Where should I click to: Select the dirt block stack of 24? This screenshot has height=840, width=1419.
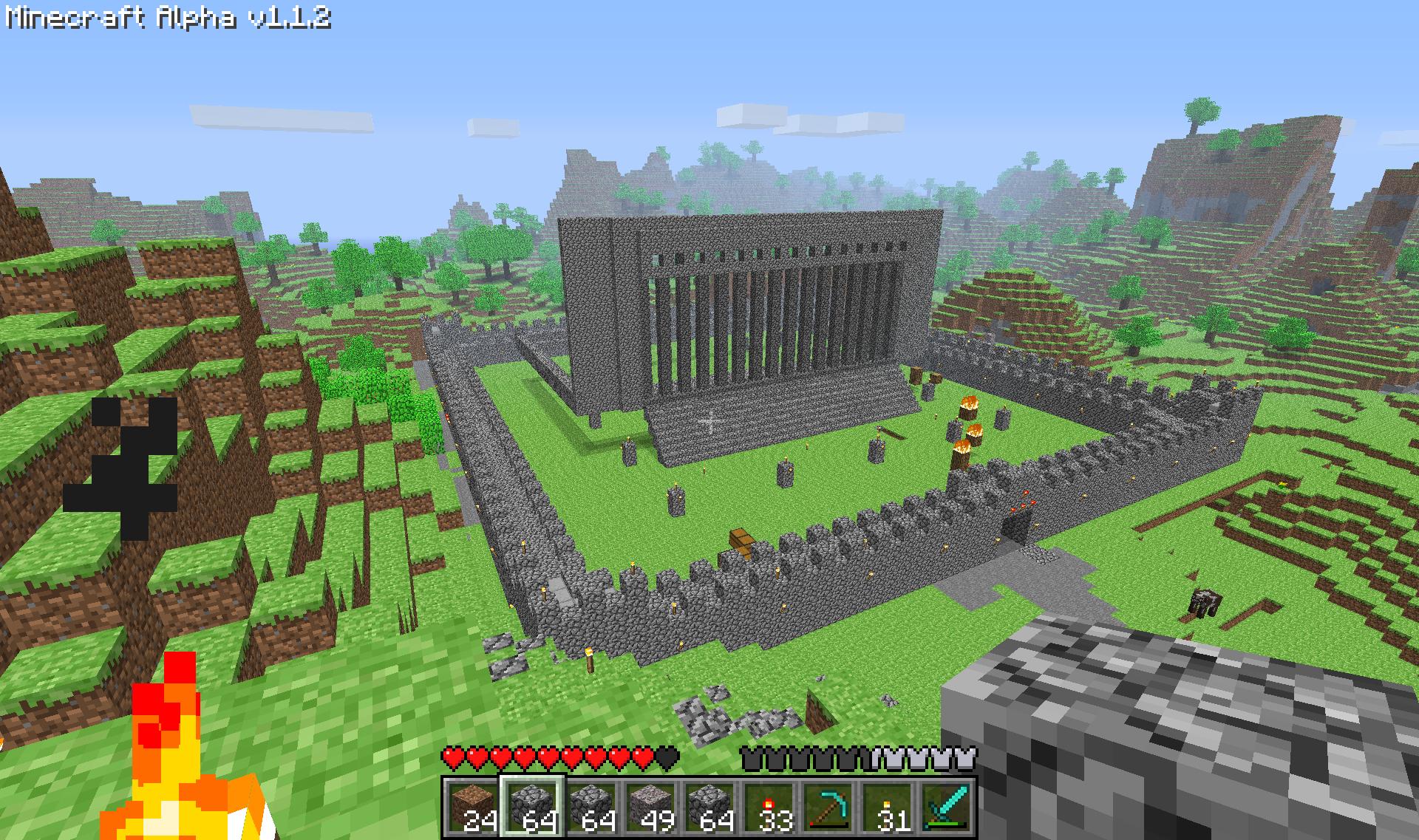coord(472,807)
